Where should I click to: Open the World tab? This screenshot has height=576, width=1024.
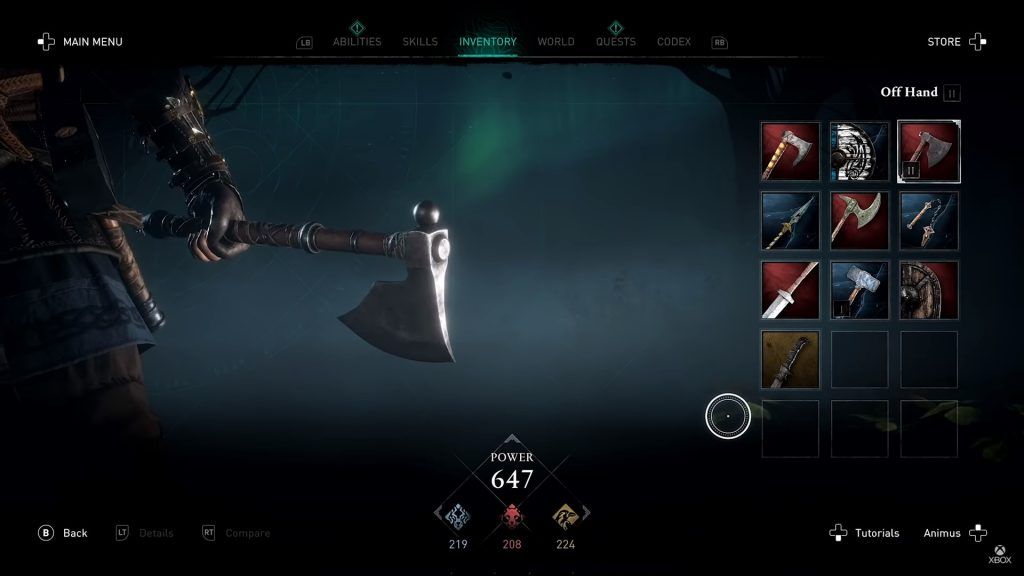point(556,42)
